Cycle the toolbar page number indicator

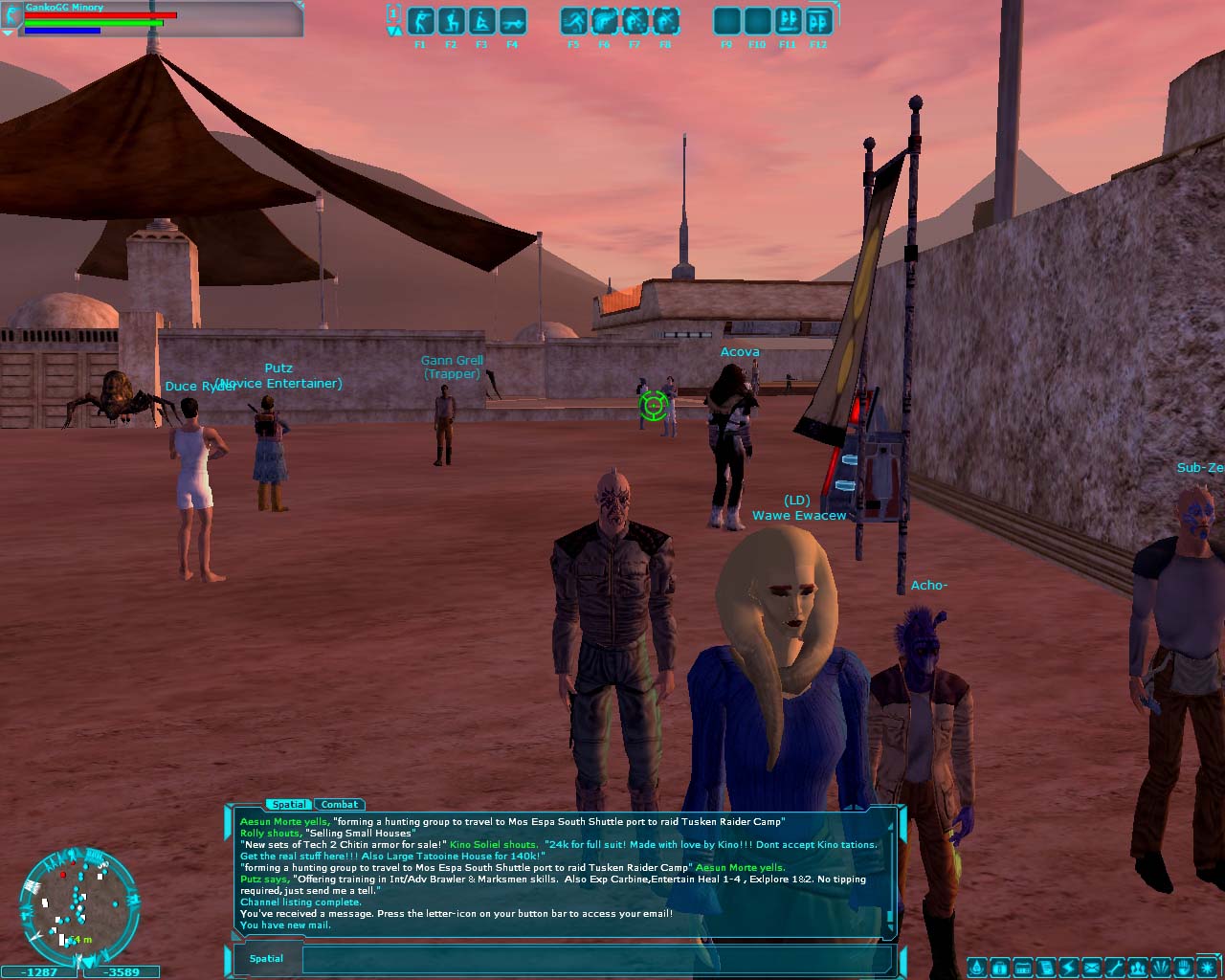point(393,13)
